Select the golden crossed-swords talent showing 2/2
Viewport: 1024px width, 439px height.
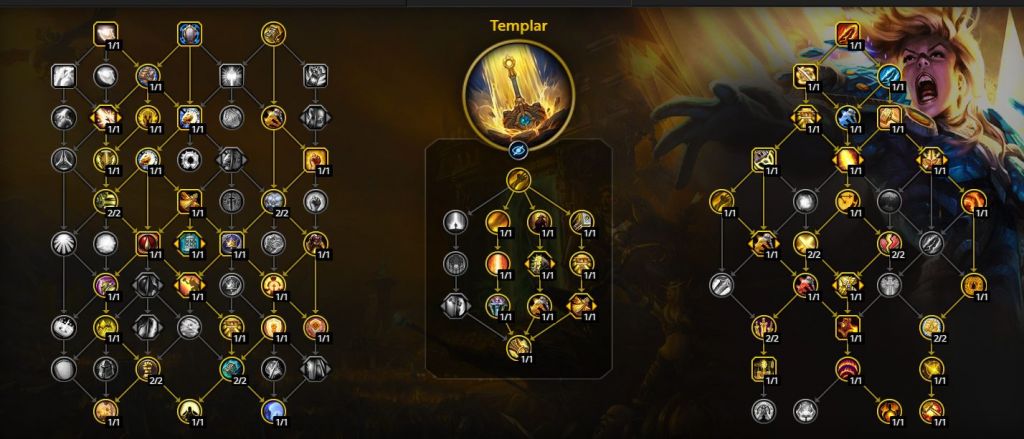[806, 242]
